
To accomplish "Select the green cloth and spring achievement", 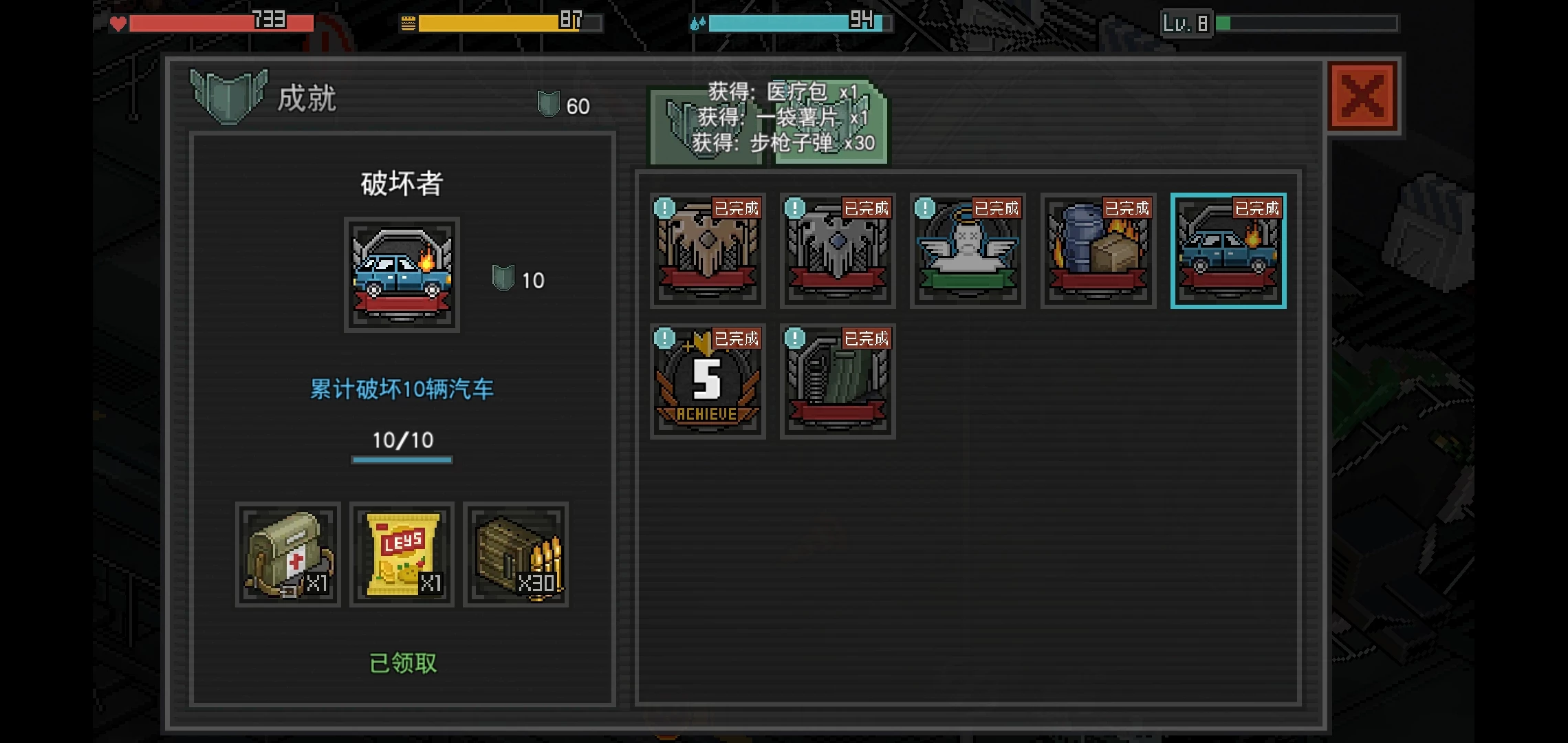I will tap(838, 381).
